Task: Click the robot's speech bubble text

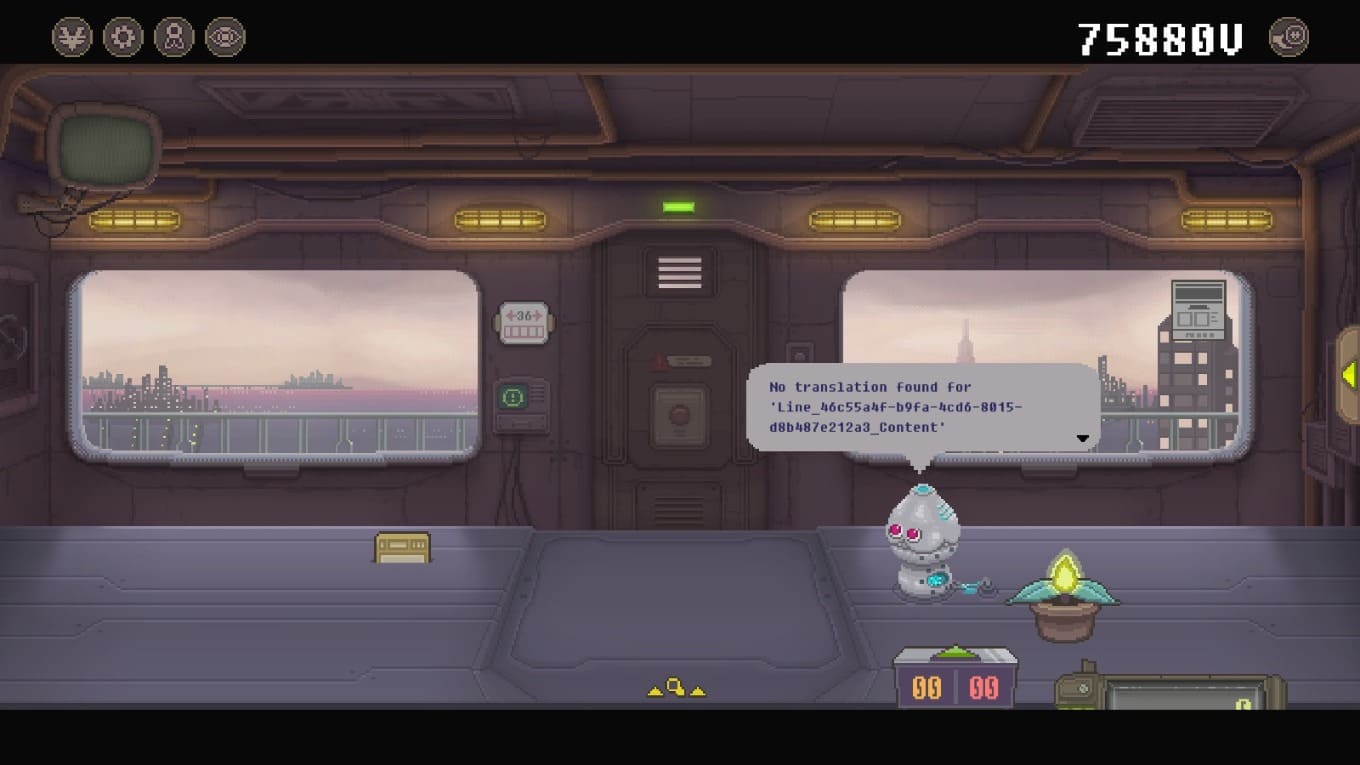Action: (895, 407)
